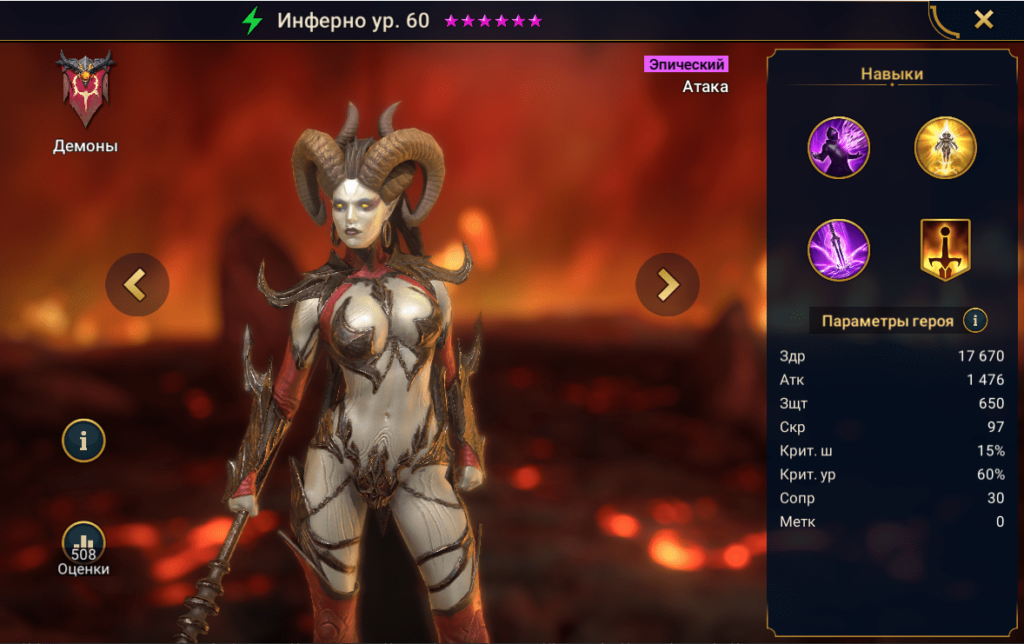Viewport: 1024px width, 644px height.
Task: Select the sword aura shield icon
Action: (945, 249)
